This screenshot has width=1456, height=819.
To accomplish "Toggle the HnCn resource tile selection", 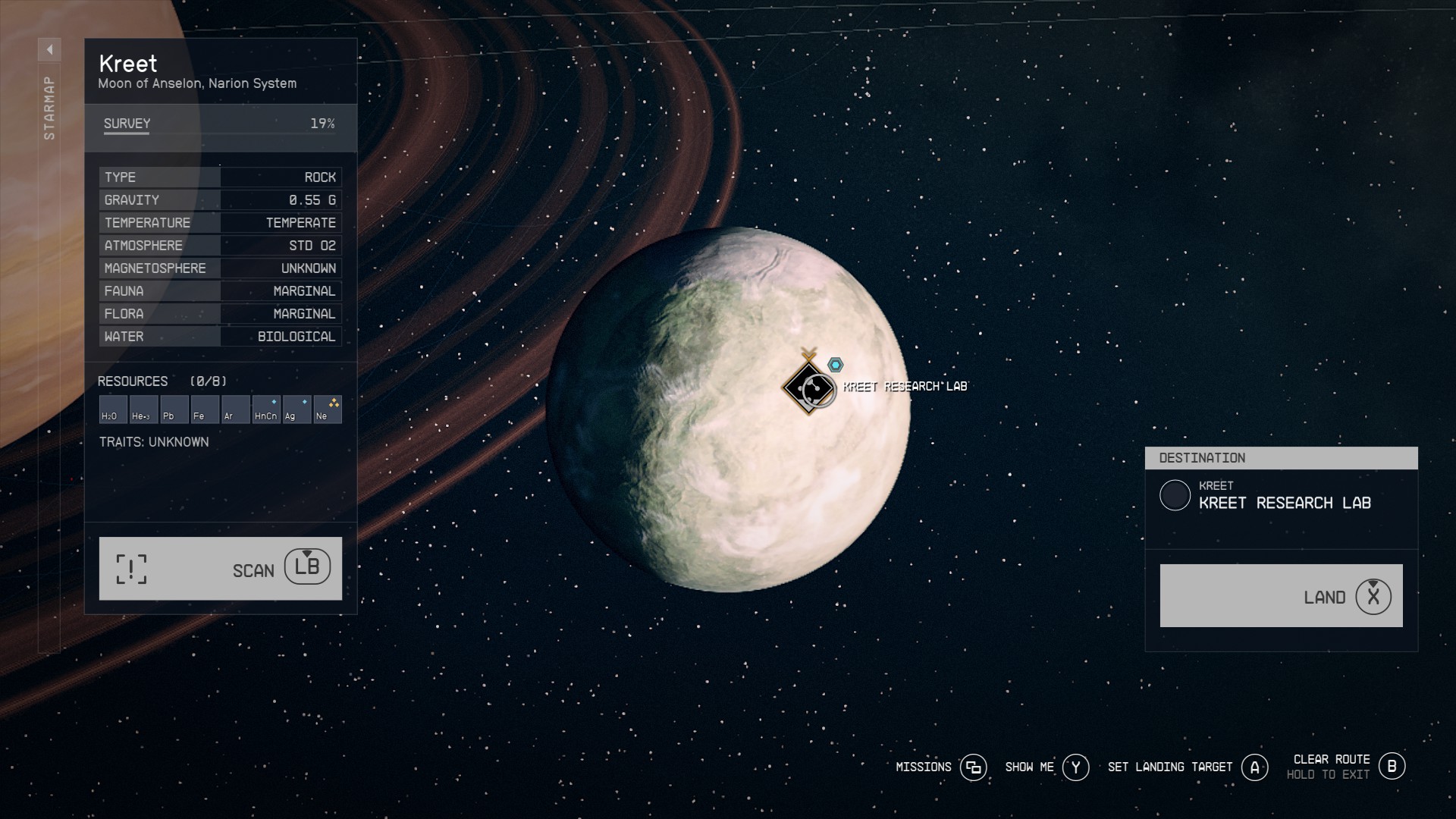I will 265,409.
